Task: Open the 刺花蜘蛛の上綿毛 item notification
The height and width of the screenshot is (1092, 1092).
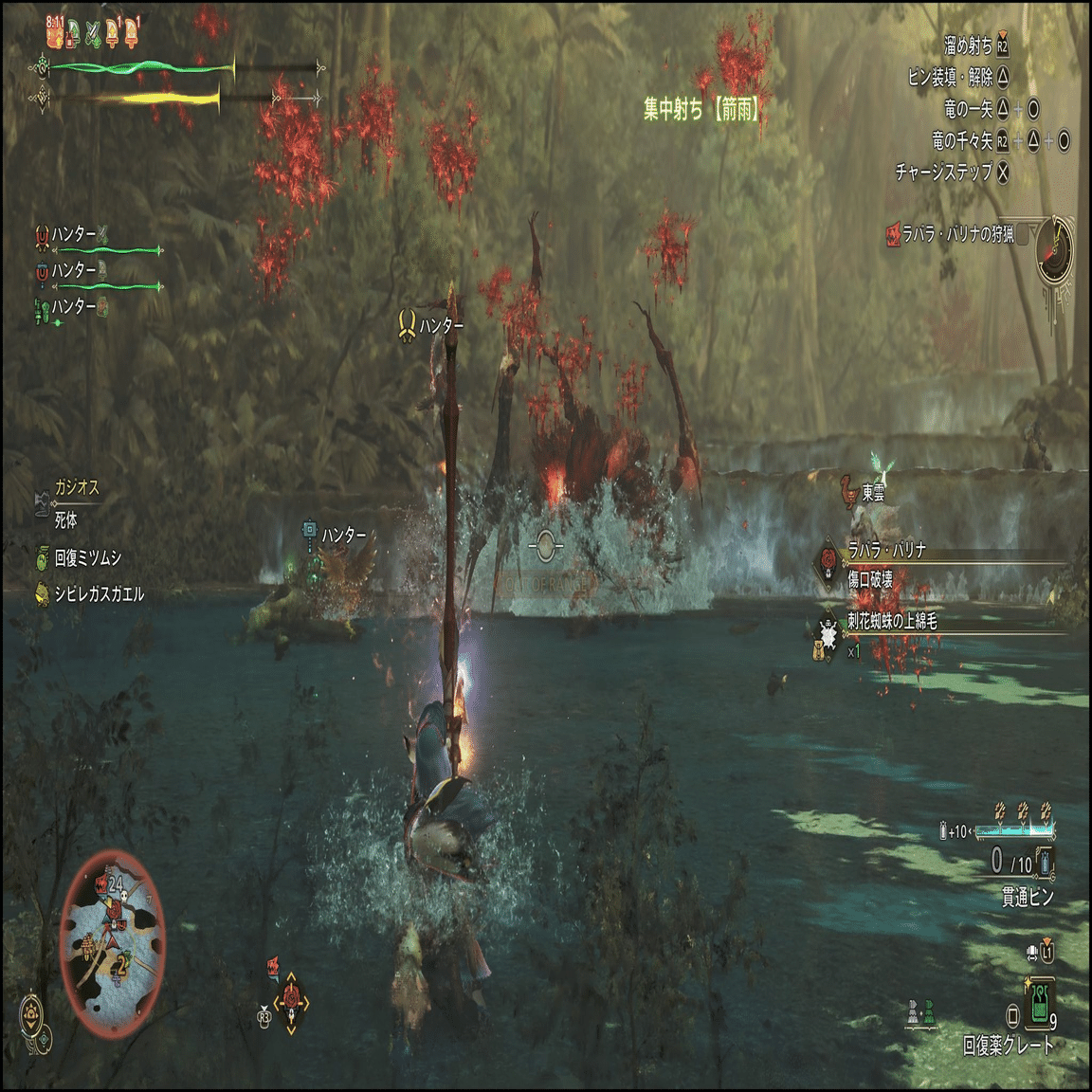Action: tap(891, 622)
